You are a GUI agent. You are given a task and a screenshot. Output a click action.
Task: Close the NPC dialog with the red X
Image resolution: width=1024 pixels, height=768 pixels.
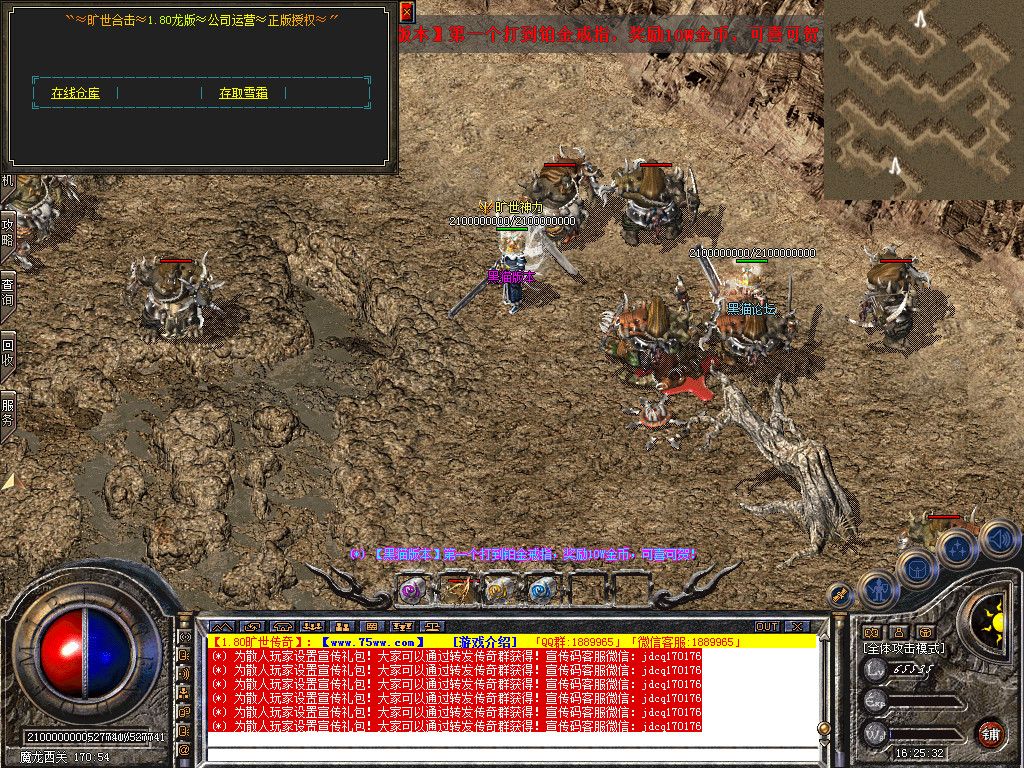pos(406,13)
